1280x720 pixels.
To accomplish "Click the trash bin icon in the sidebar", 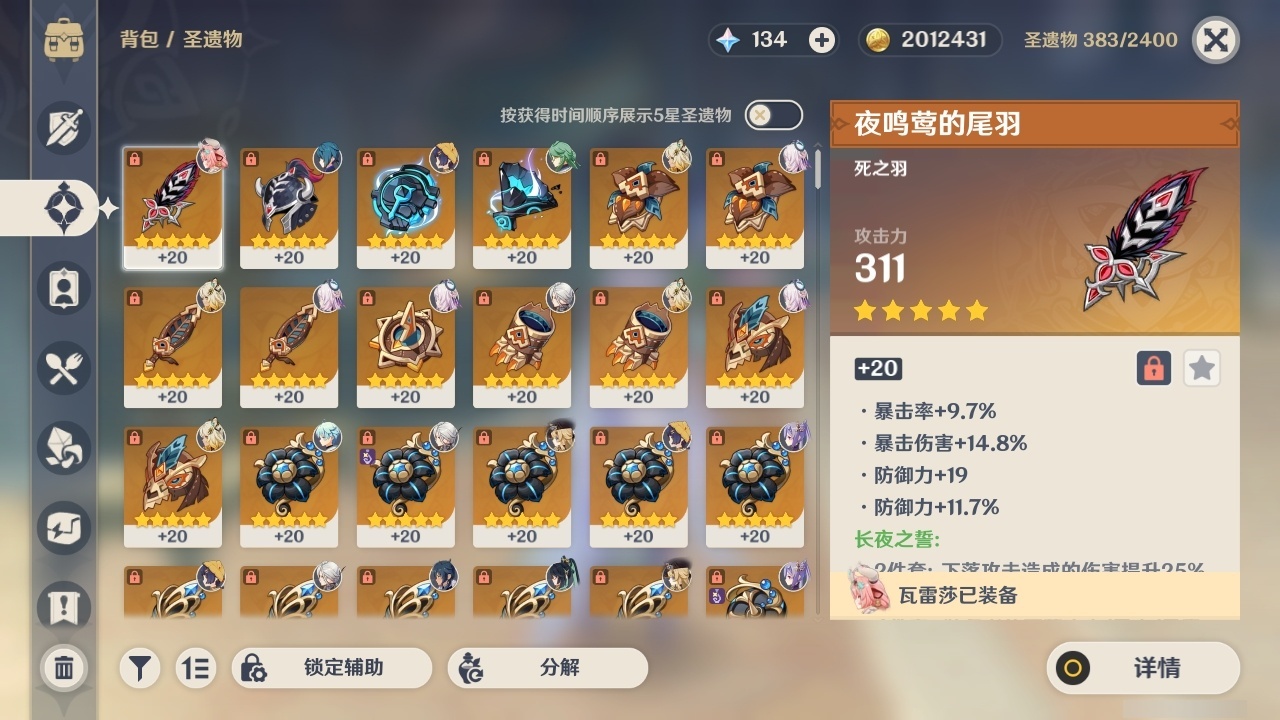I will click(62, 668).
